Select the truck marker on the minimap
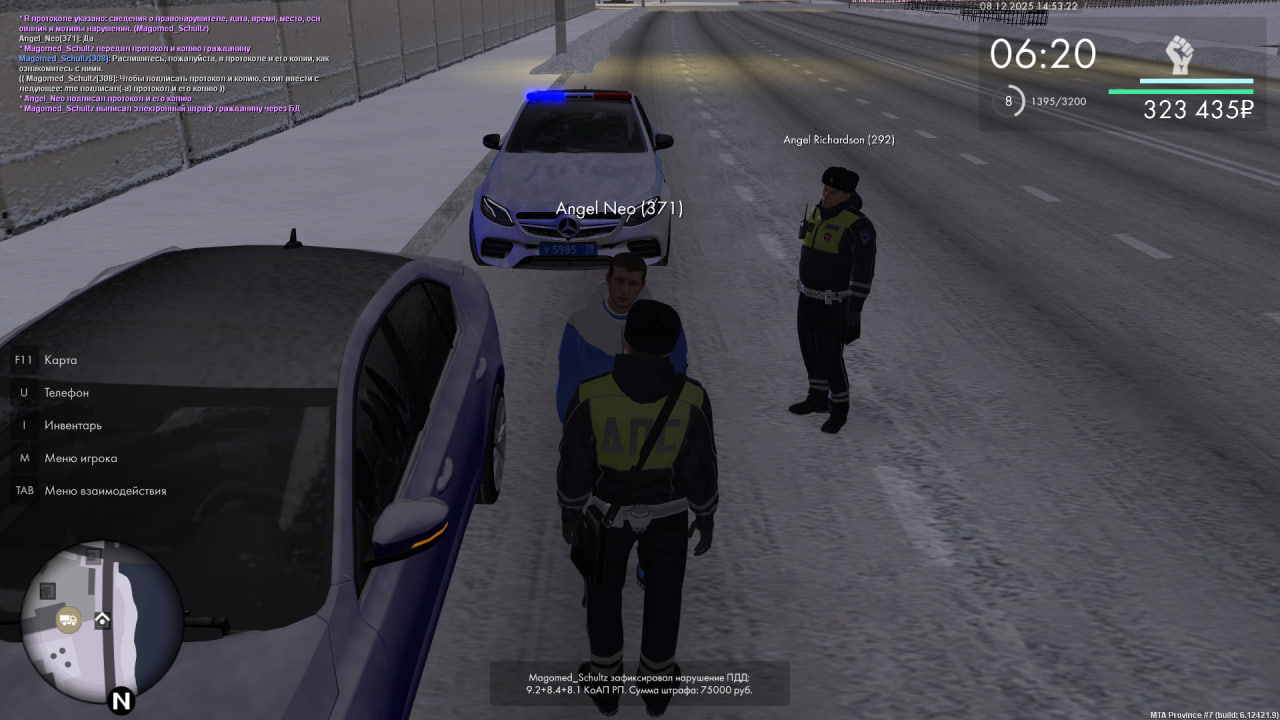This screenshot has width=1280, height=720. coord(68,620)
